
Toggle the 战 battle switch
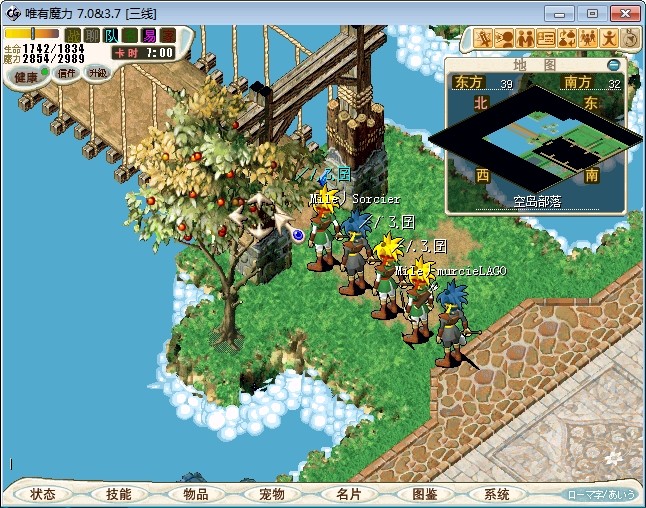click(73, 36)
